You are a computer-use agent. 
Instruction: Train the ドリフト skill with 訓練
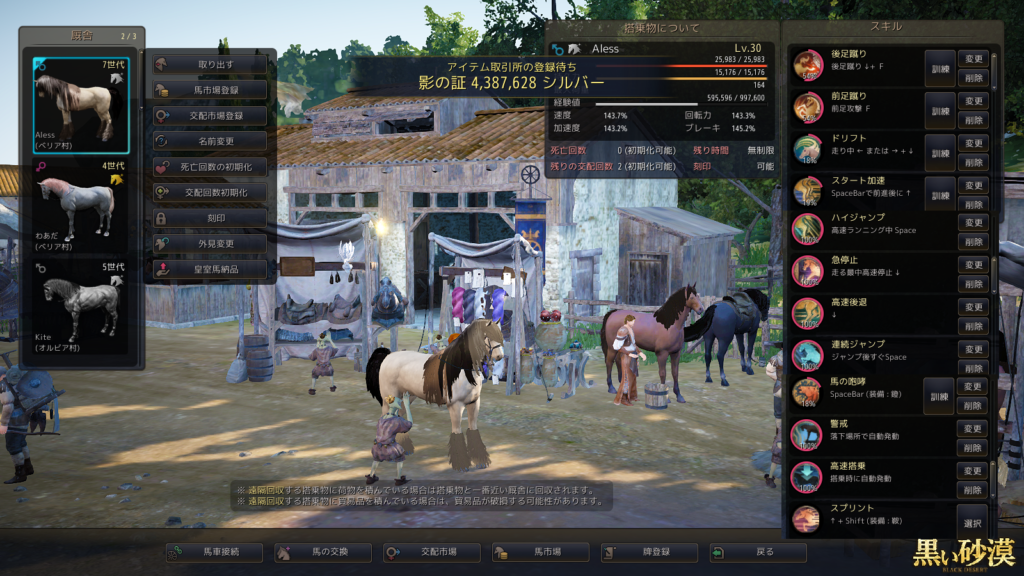939,151
